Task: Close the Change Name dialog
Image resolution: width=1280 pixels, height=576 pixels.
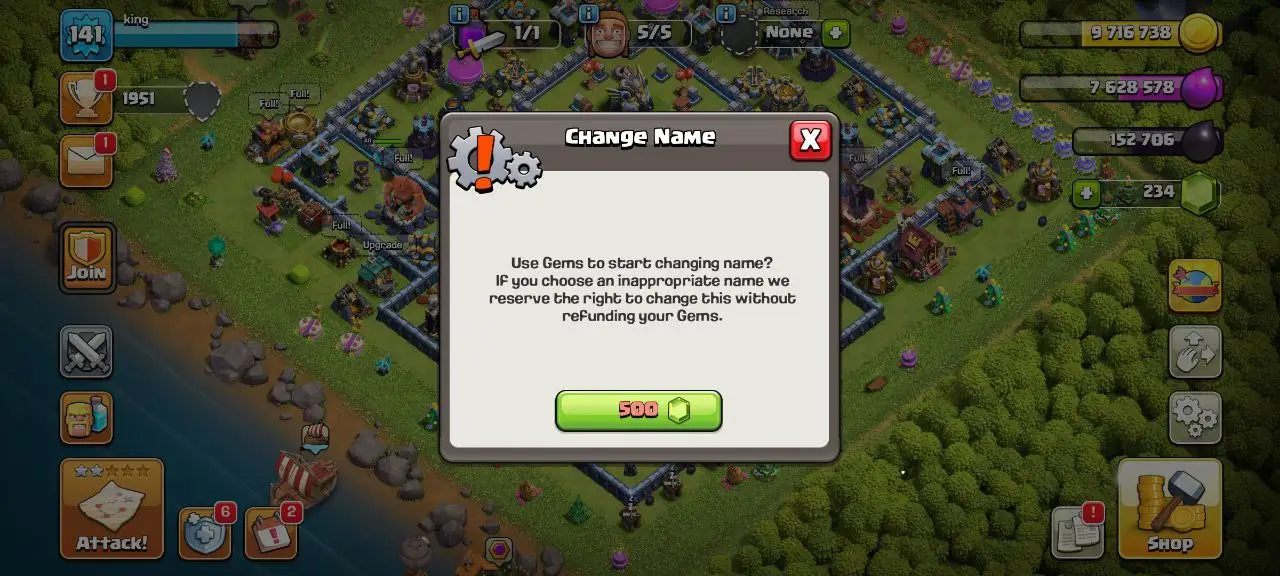Action: 810,141
